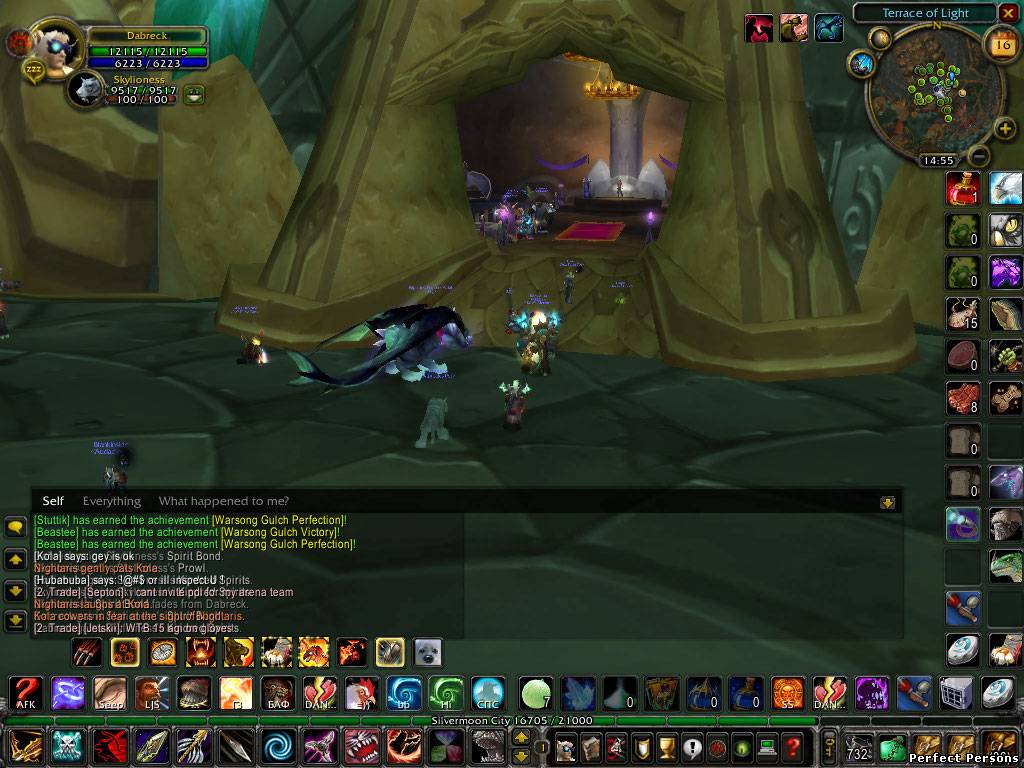Open the calendar button showing 16
The image size is (1024, 768).
point(1000,43)
